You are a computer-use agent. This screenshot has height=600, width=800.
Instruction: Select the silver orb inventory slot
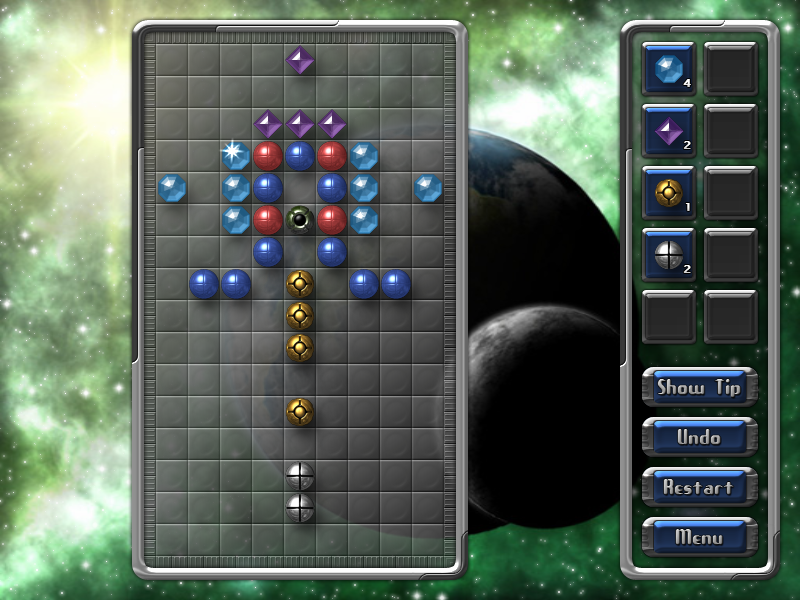[x=667, y=254]
